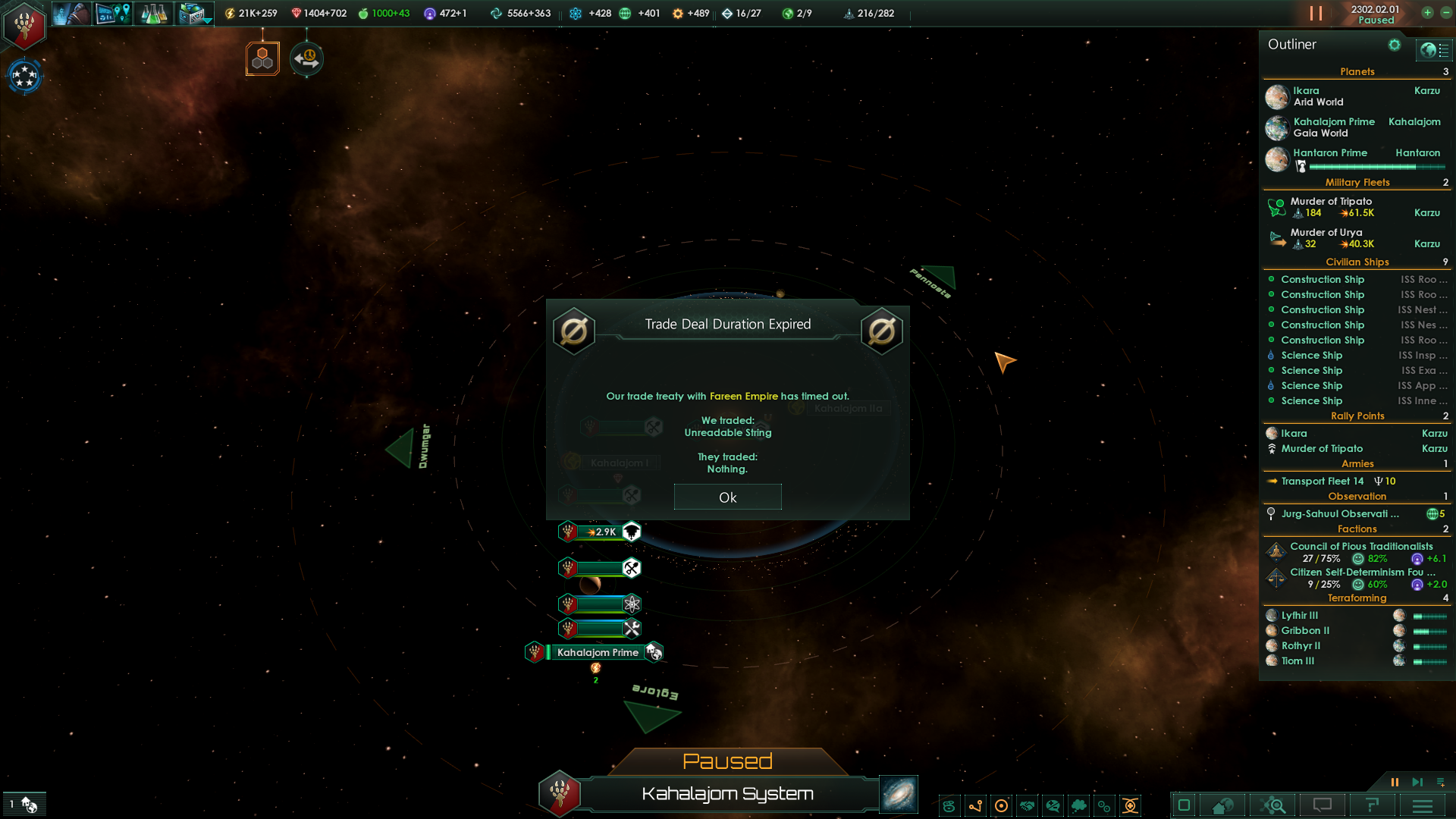Open Jurg-Sahuul Observation post entry
The height and width of the screenshot is (819, 1456).
[x=1339, y=514]
